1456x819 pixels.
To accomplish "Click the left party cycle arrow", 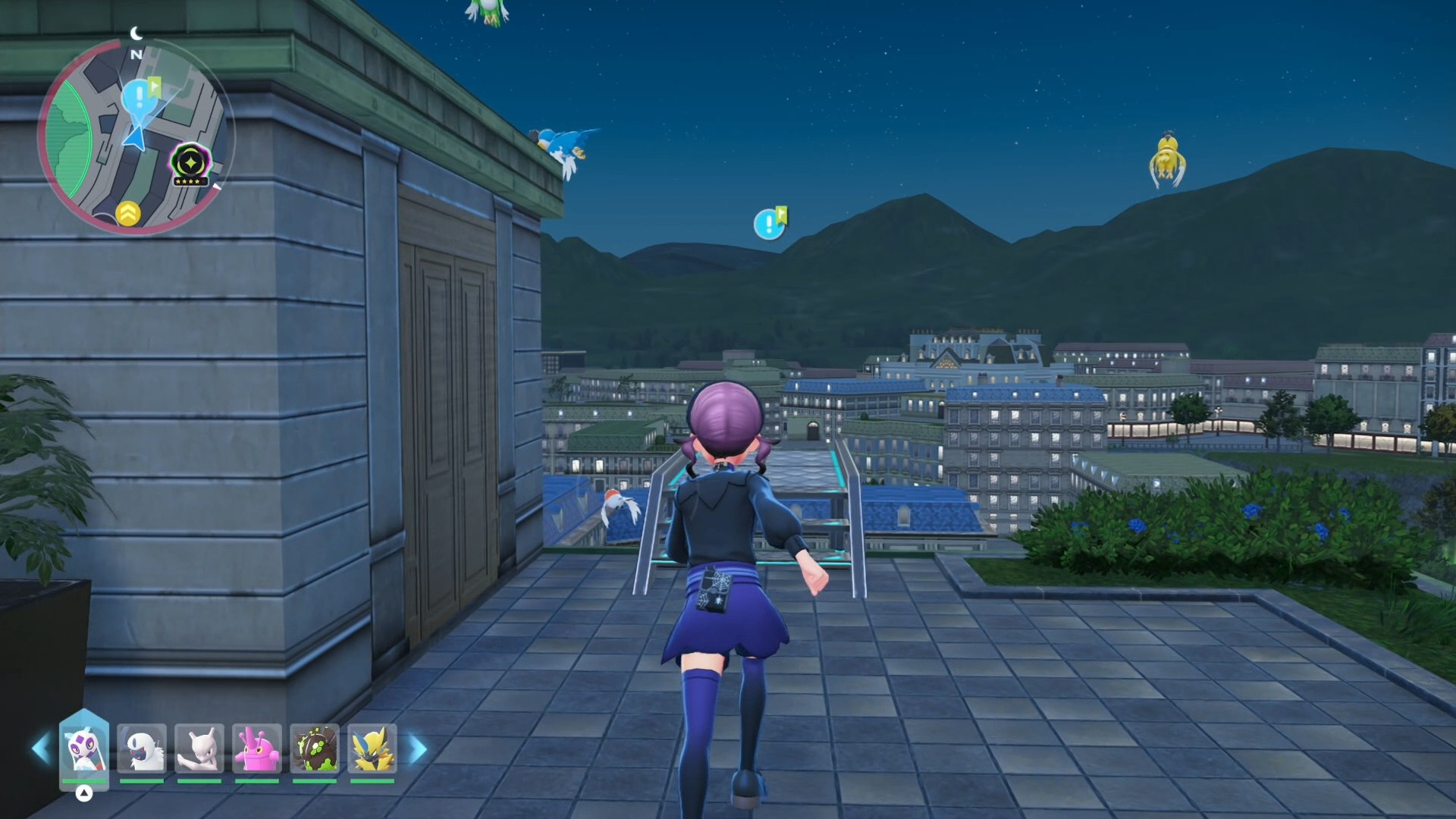I will coord(41,749).
